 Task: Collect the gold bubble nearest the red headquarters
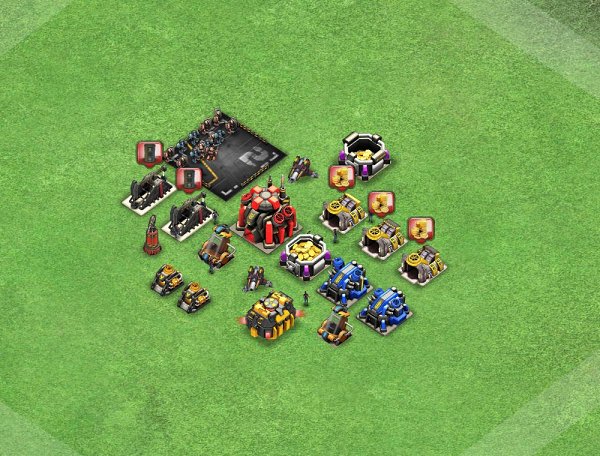click(x=341, y=178)
